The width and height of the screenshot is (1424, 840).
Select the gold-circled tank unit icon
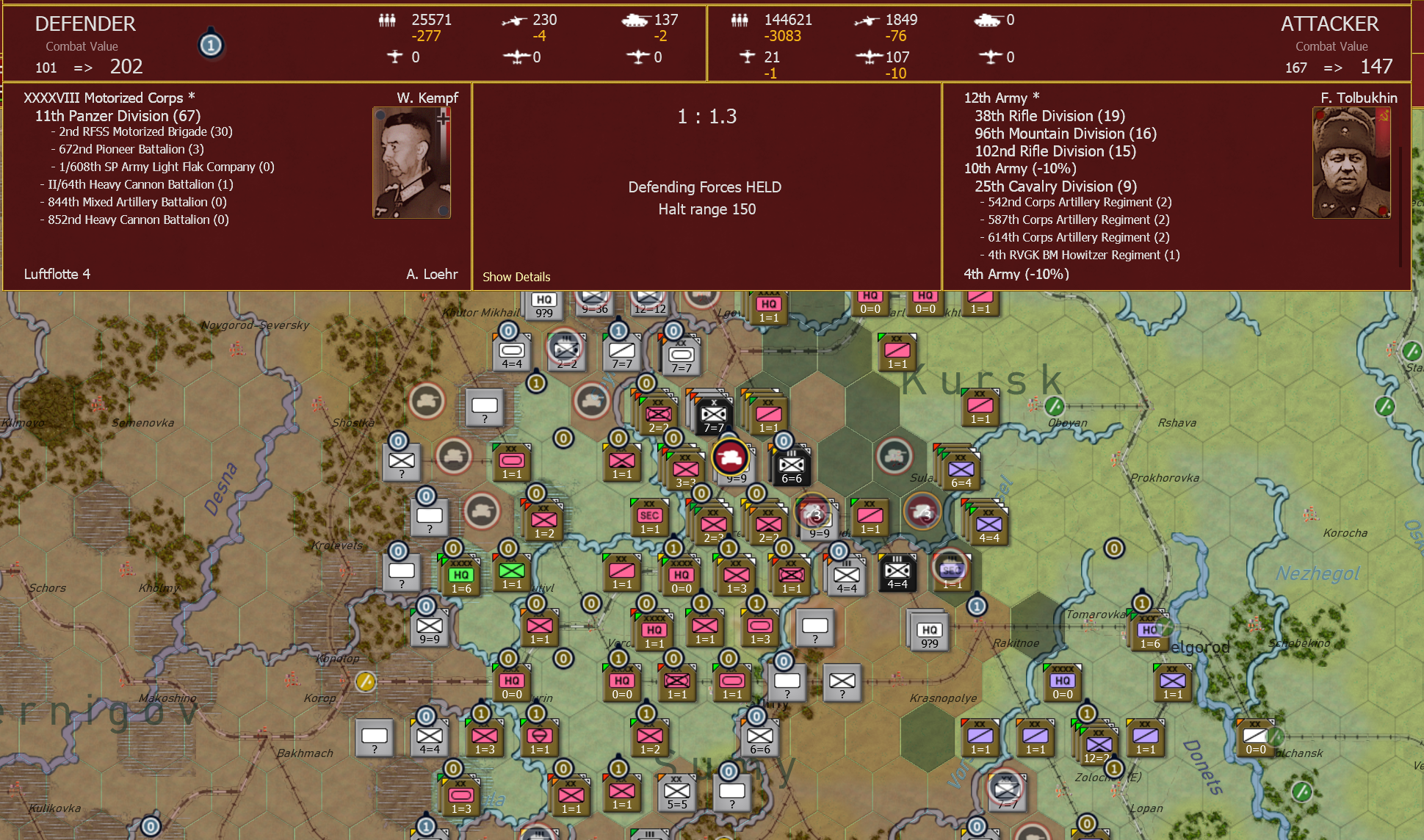[729, 457]
